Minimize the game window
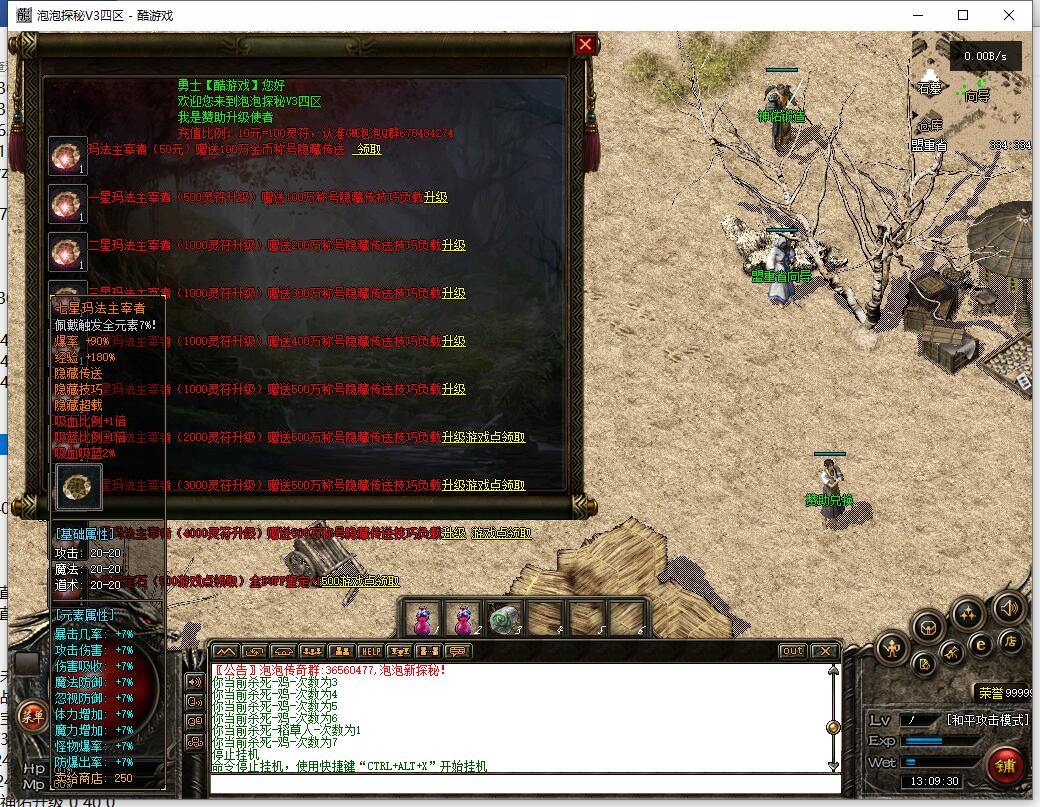1040x807 pixels. tap(917, 15)
